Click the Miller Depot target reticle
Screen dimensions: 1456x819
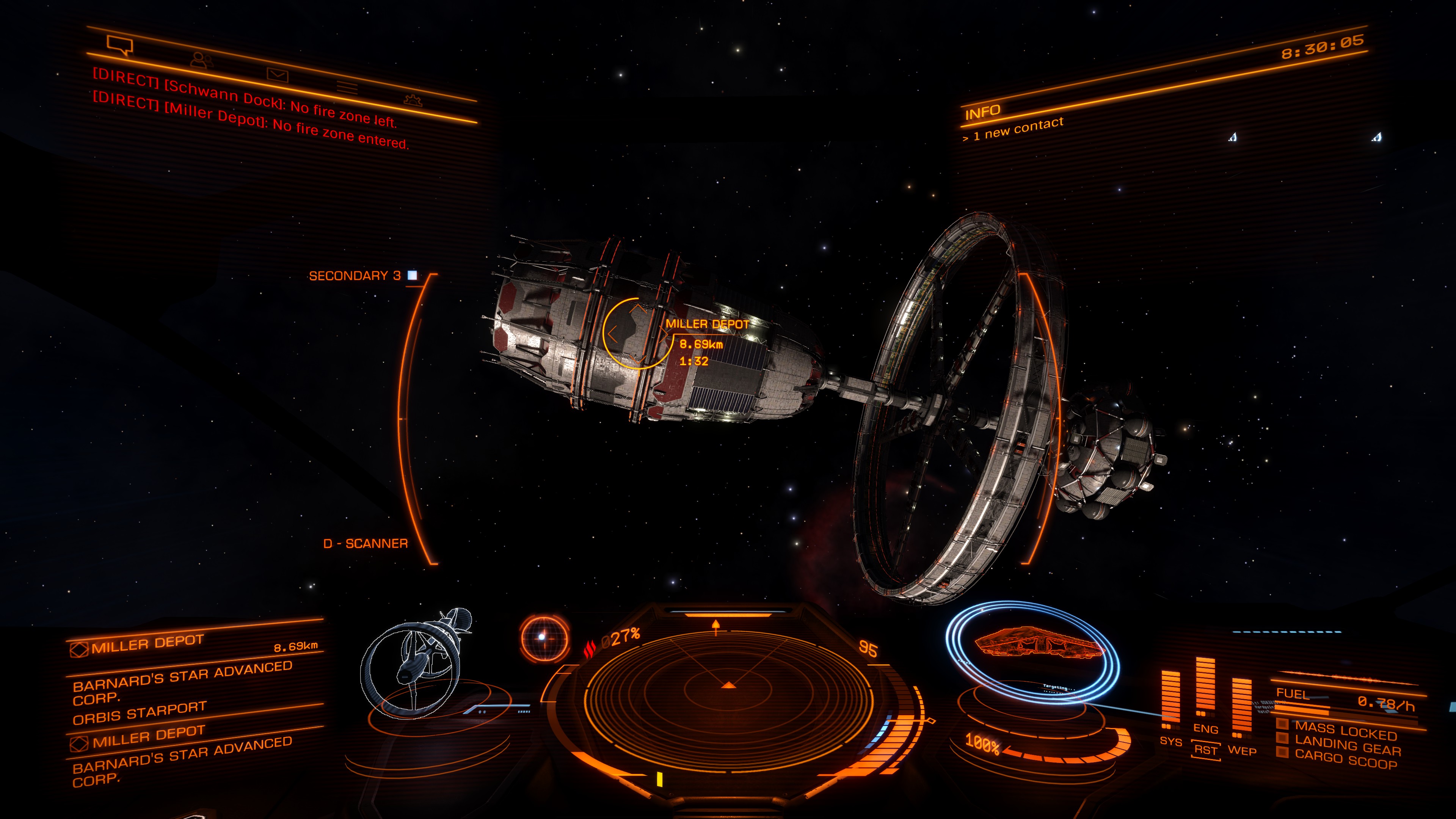pyautogui.click(x=635, y=334)
